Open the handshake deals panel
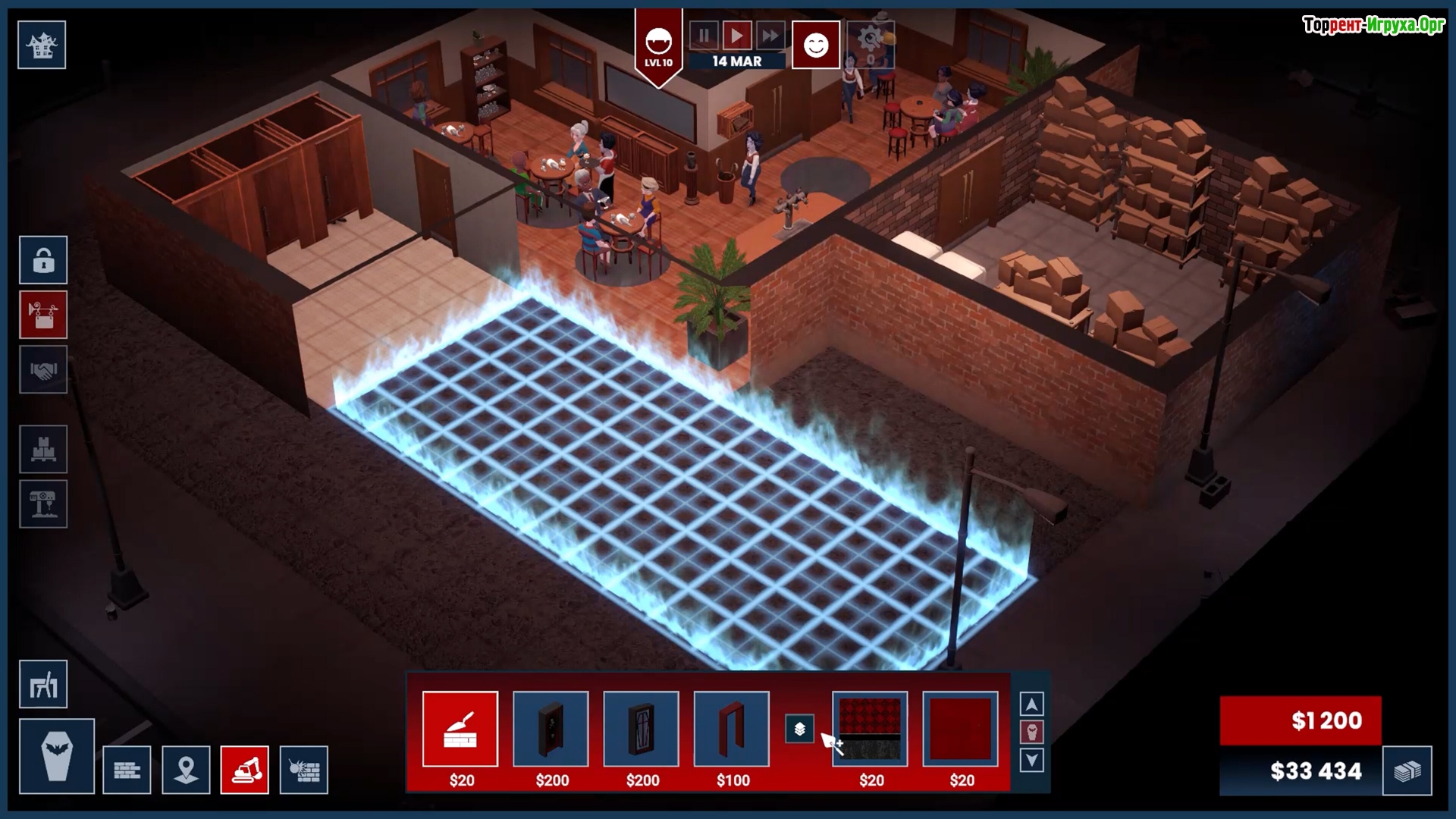This screenshot has height=819, width=1456. pyautogui.click(x=43, y=369)
